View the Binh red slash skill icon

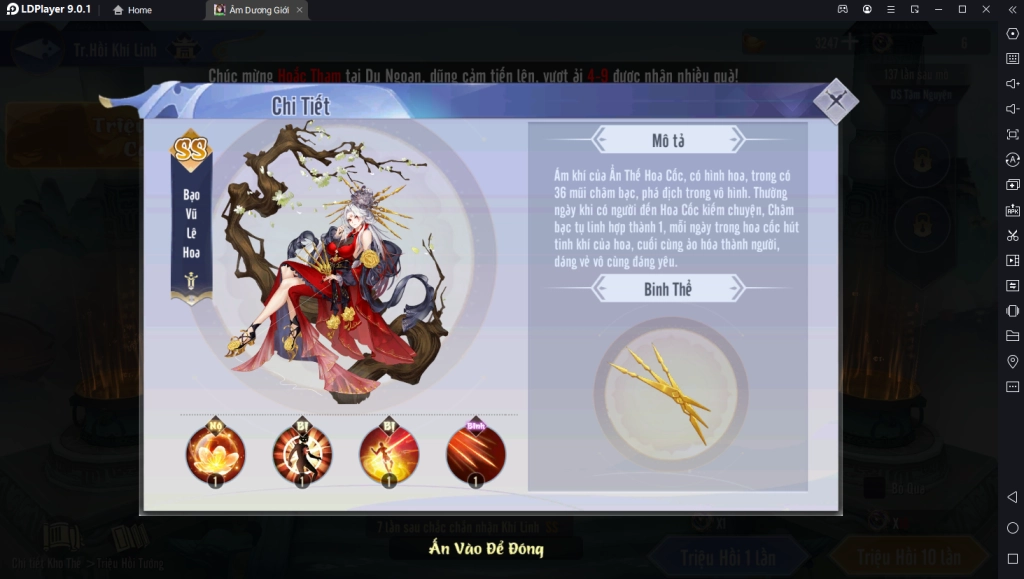(476, 453)
